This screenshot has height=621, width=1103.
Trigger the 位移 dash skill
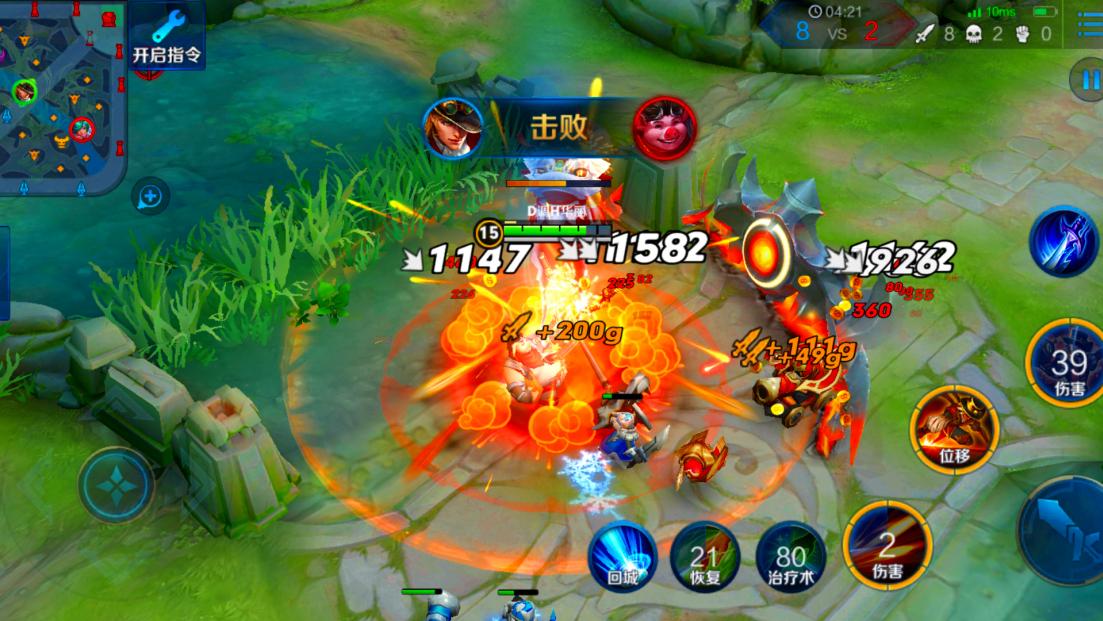tap(955, 430)
